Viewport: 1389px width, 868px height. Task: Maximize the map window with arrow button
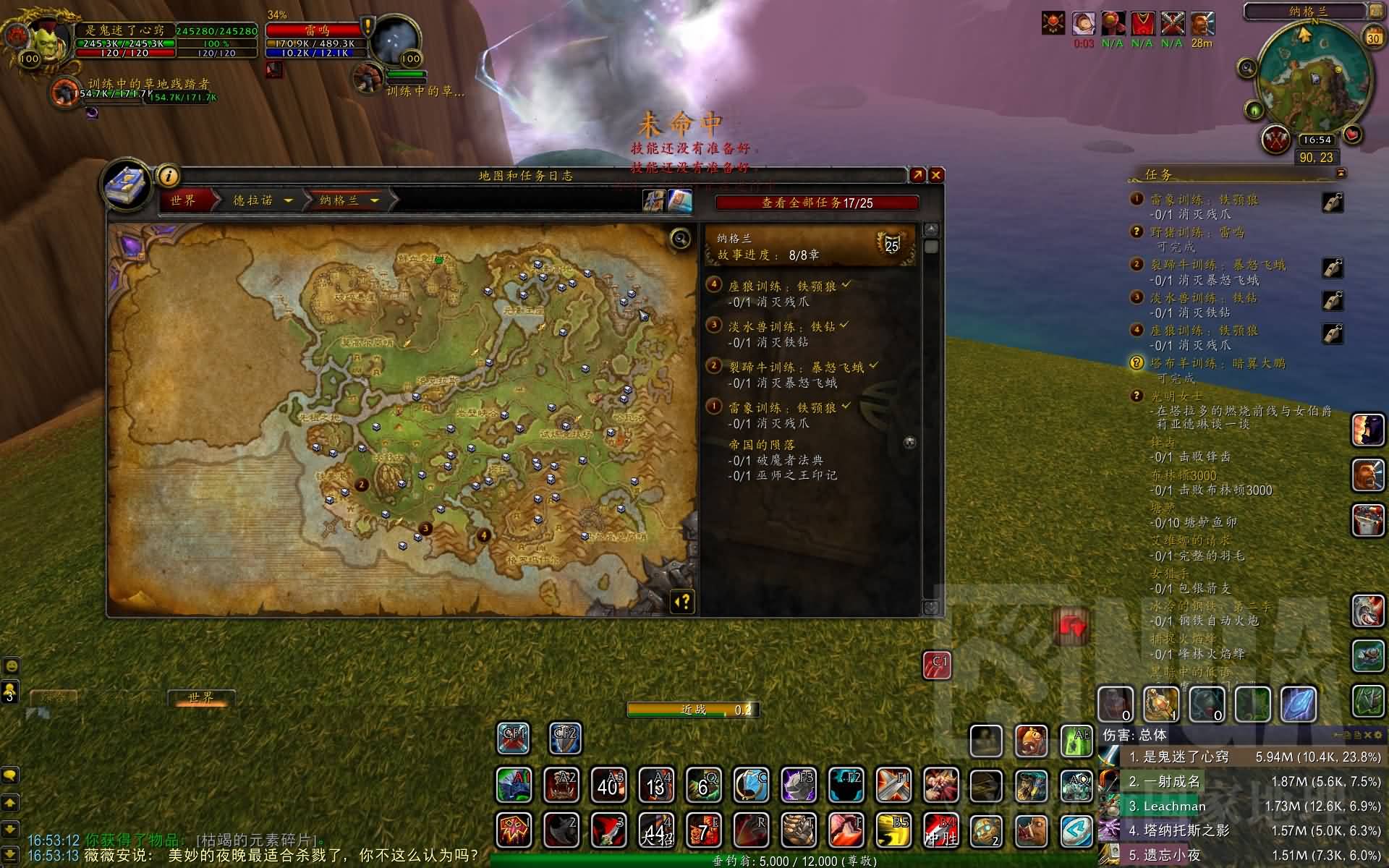click(917, 175)
